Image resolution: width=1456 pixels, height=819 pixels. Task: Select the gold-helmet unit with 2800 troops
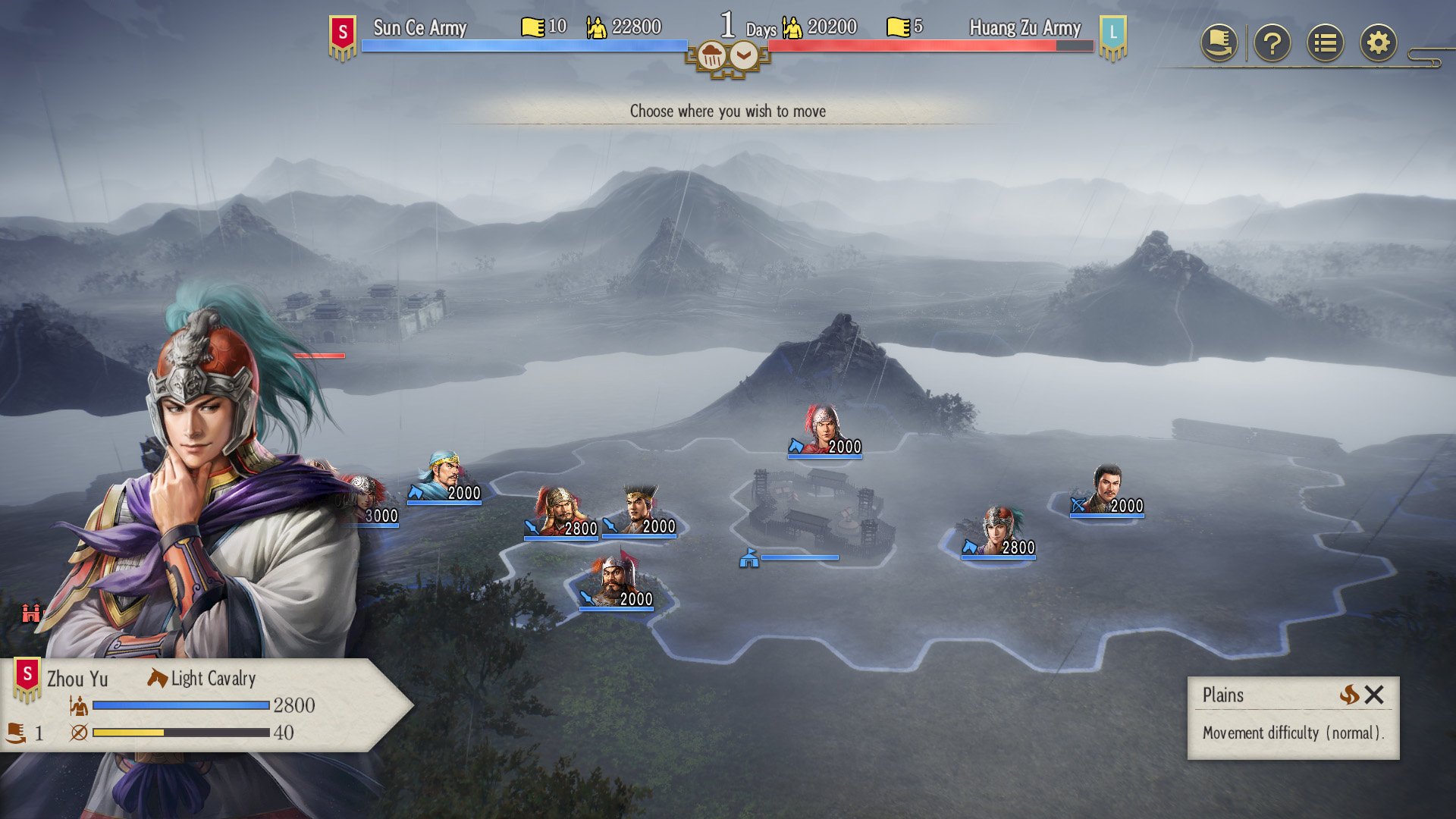point(560,513)
